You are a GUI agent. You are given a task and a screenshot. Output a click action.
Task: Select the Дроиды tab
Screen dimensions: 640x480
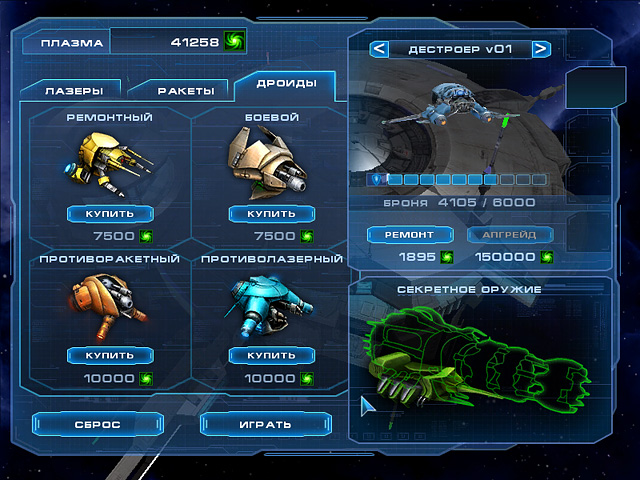click(286, 83)
